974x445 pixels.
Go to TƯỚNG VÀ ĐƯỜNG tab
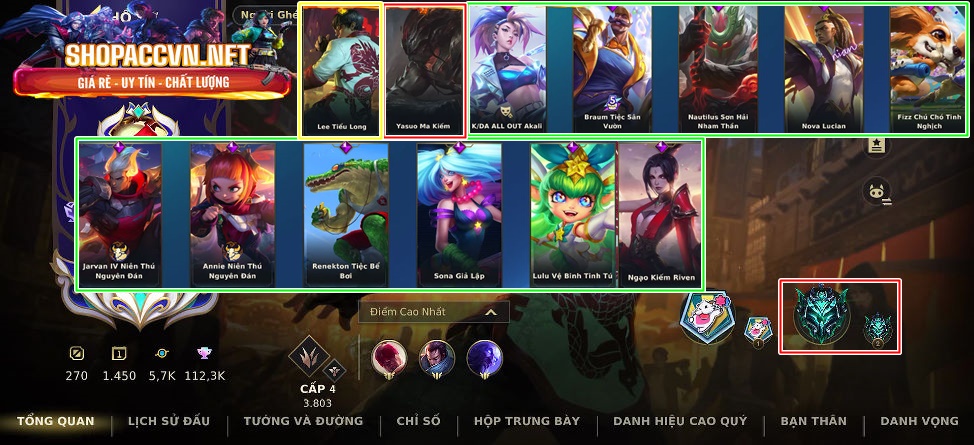[303, 421]
